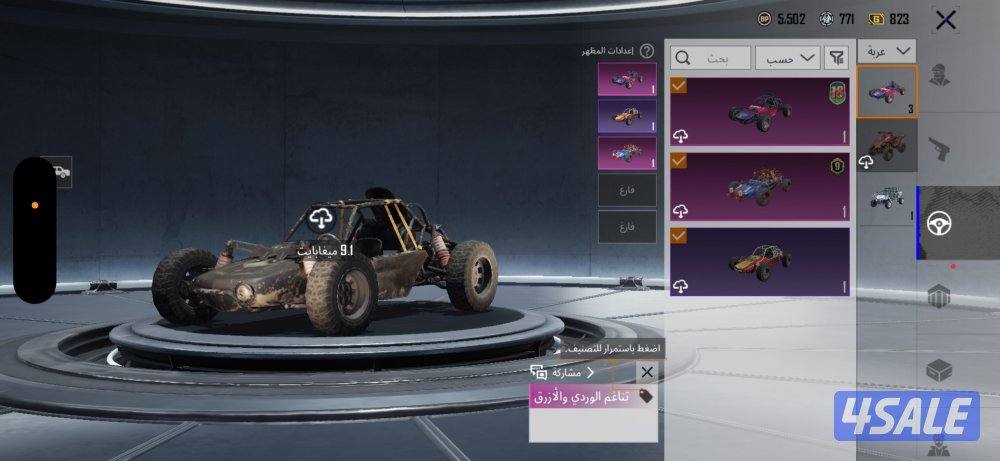Click the skin search box
This screenshot has width=1000, height=461.
(710, 57)
